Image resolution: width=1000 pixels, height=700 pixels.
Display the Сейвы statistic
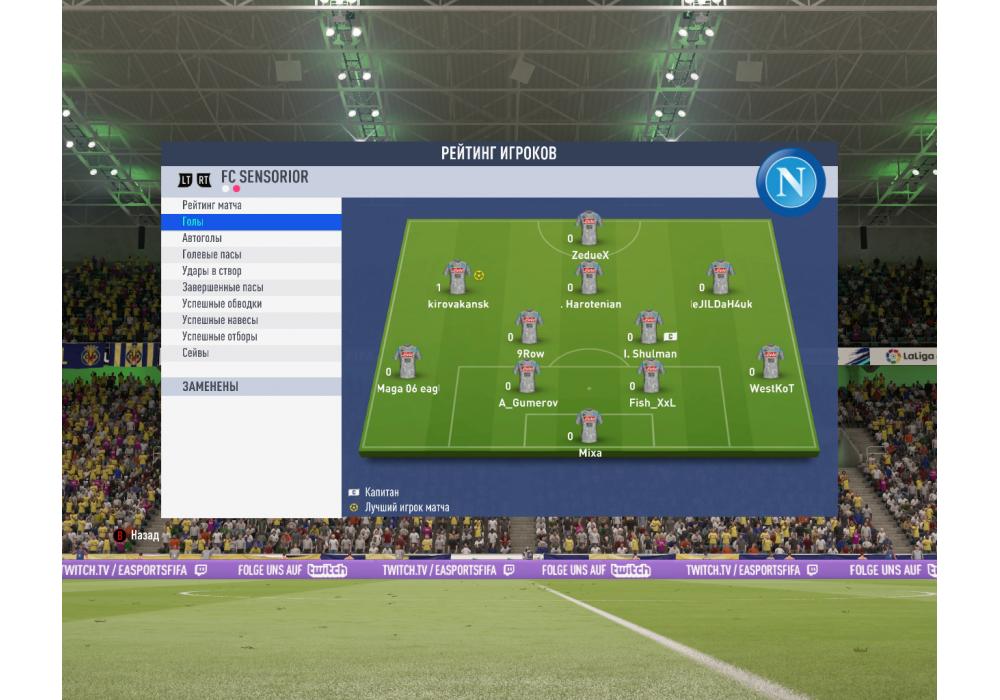250,353
